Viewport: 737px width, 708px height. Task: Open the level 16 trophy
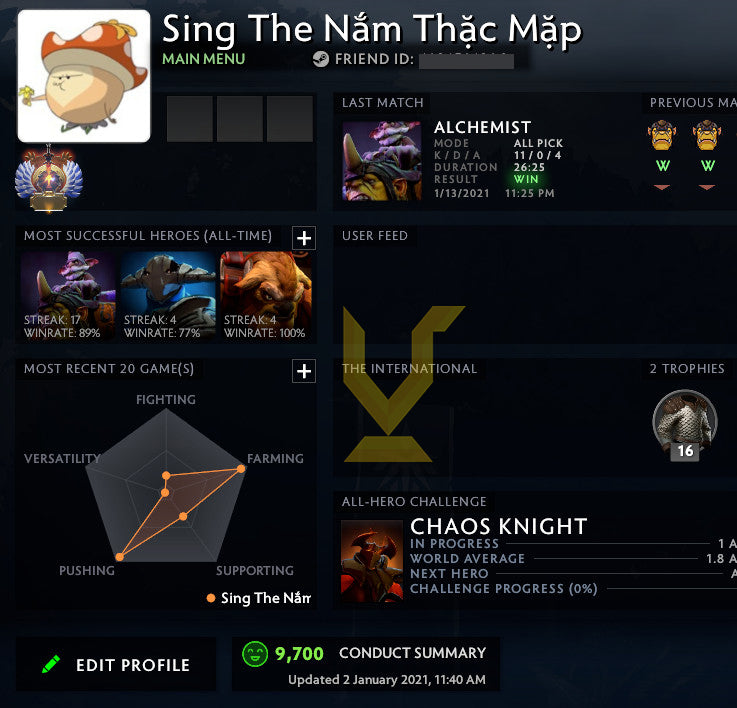[685, 422]
